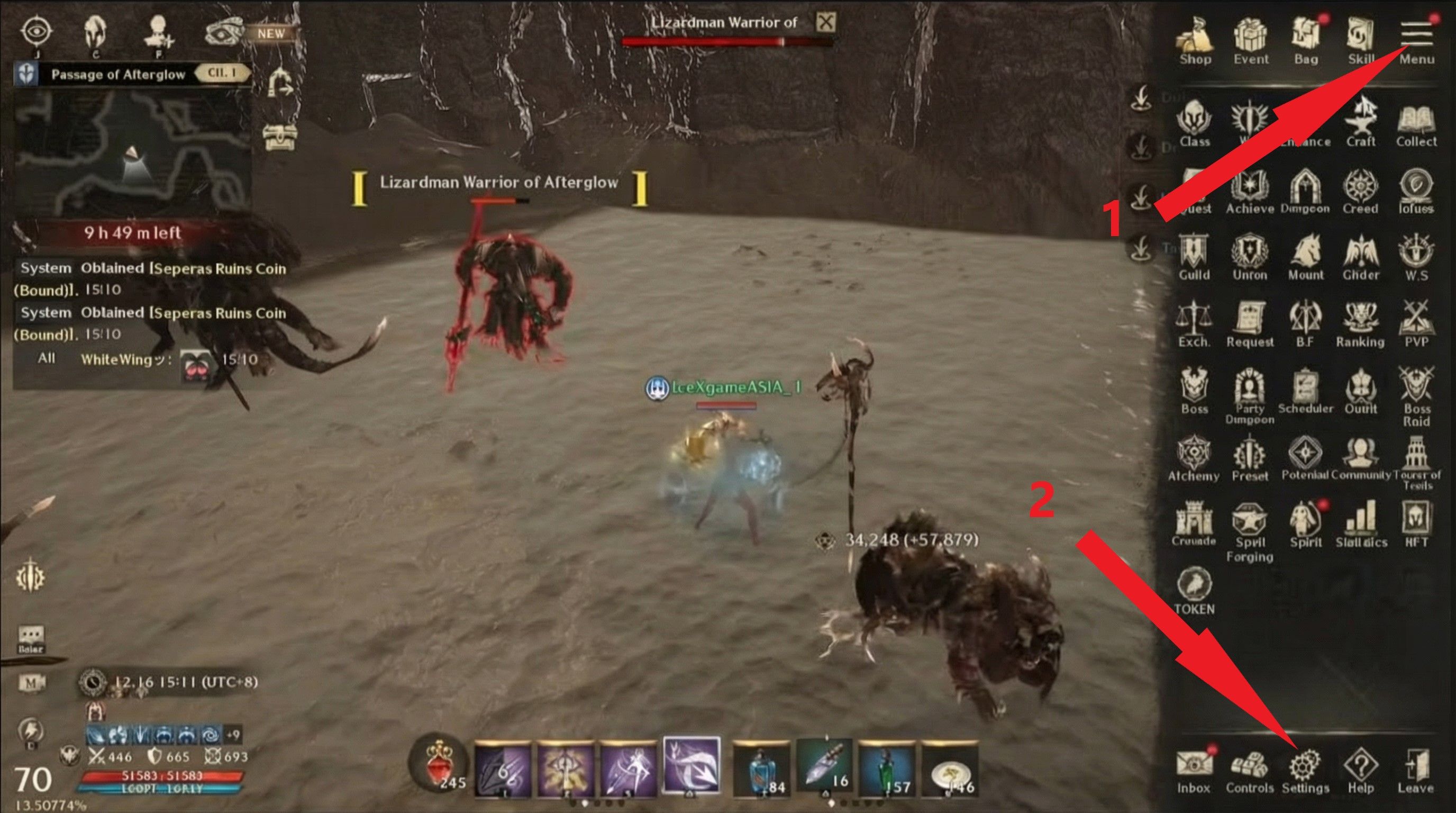This screenshot has width=1456, height=813.
Task: Switch chat channel from All
Action: pos(47,359)
